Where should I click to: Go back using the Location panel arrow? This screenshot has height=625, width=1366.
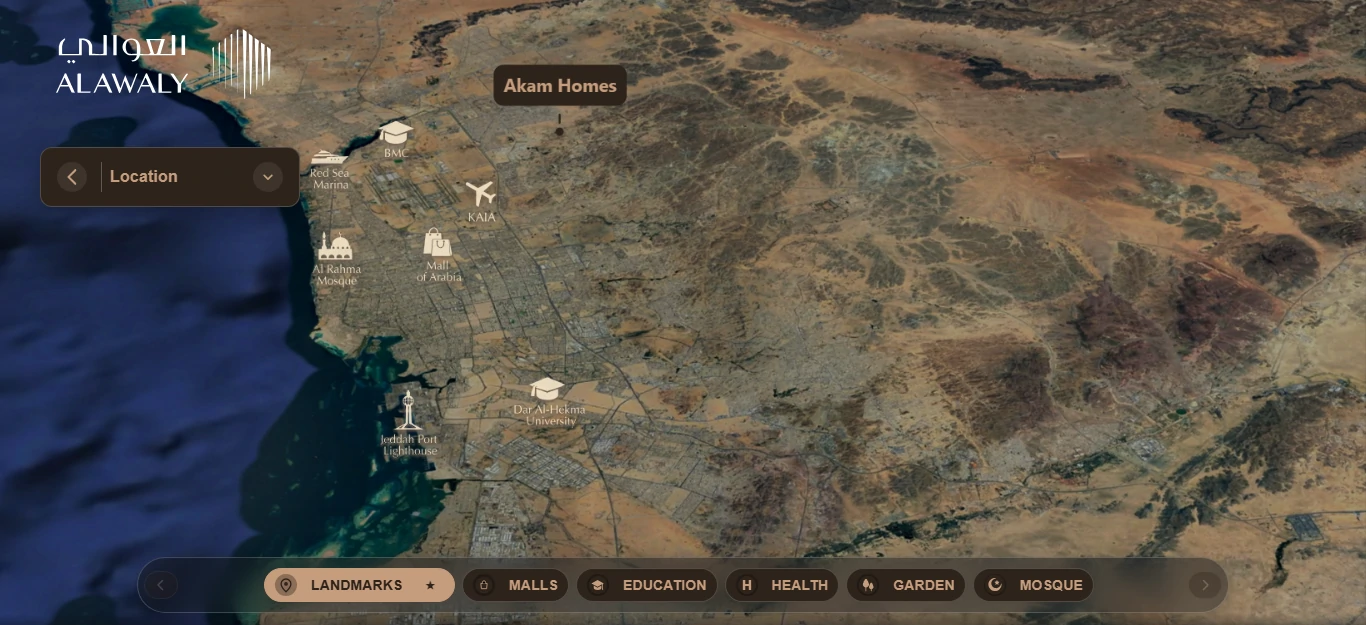pos(72,177)
